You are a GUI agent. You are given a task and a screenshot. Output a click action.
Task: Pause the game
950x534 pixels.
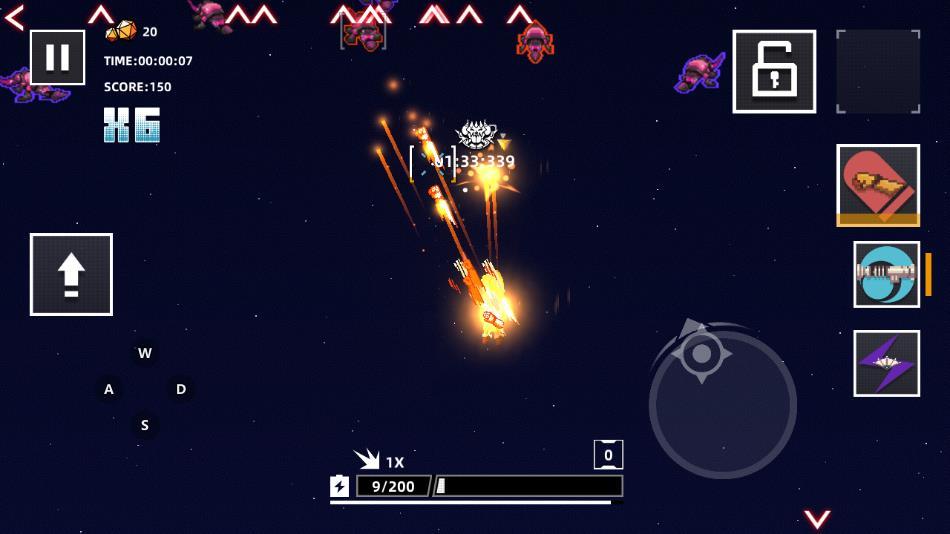[x=57, y=57]
